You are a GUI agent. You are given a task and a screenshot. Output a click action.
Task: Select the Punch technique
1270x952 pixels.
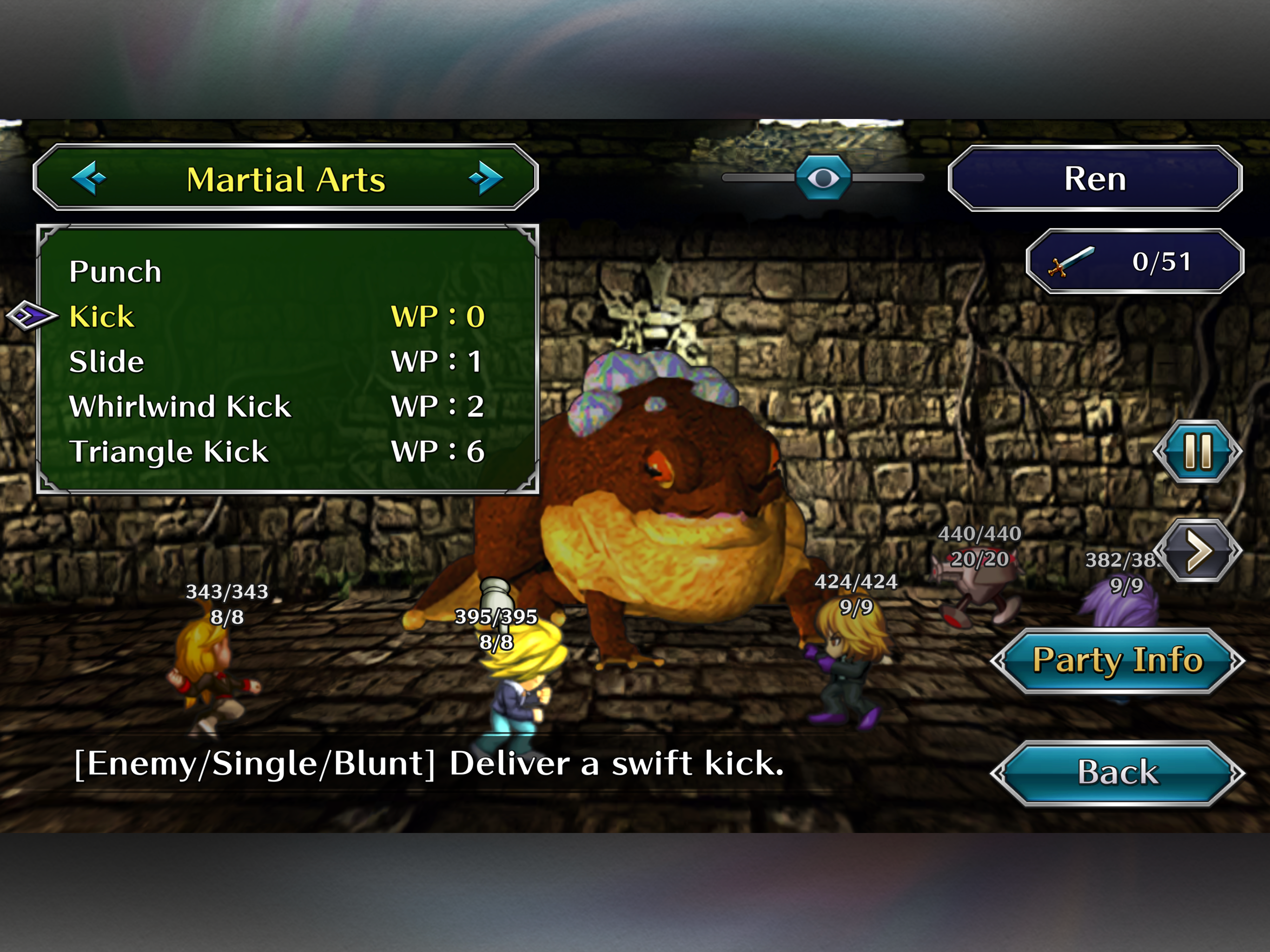115,271
